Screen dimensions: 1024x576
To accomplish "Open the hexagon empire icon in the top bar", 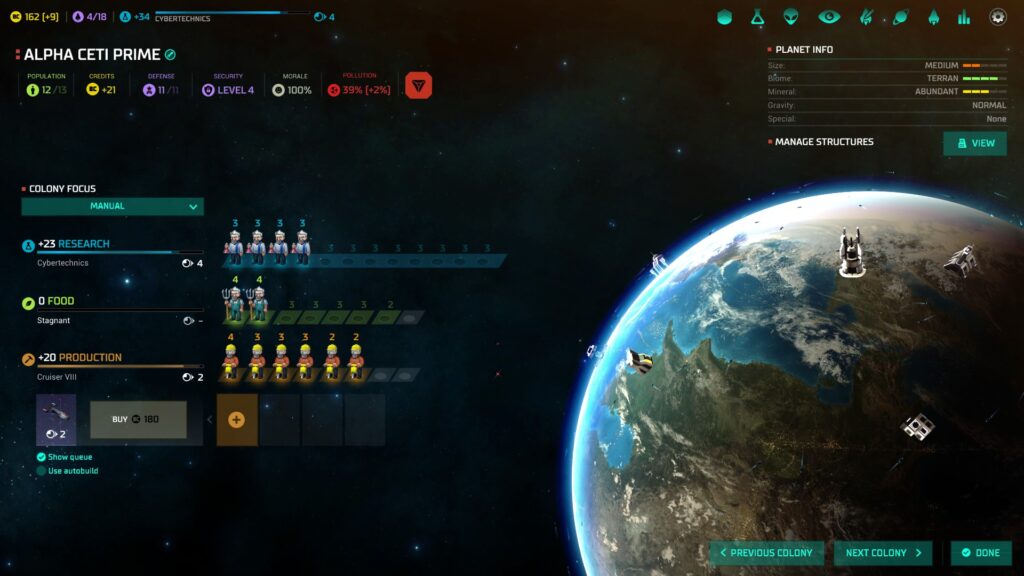I will coord(725,17).
